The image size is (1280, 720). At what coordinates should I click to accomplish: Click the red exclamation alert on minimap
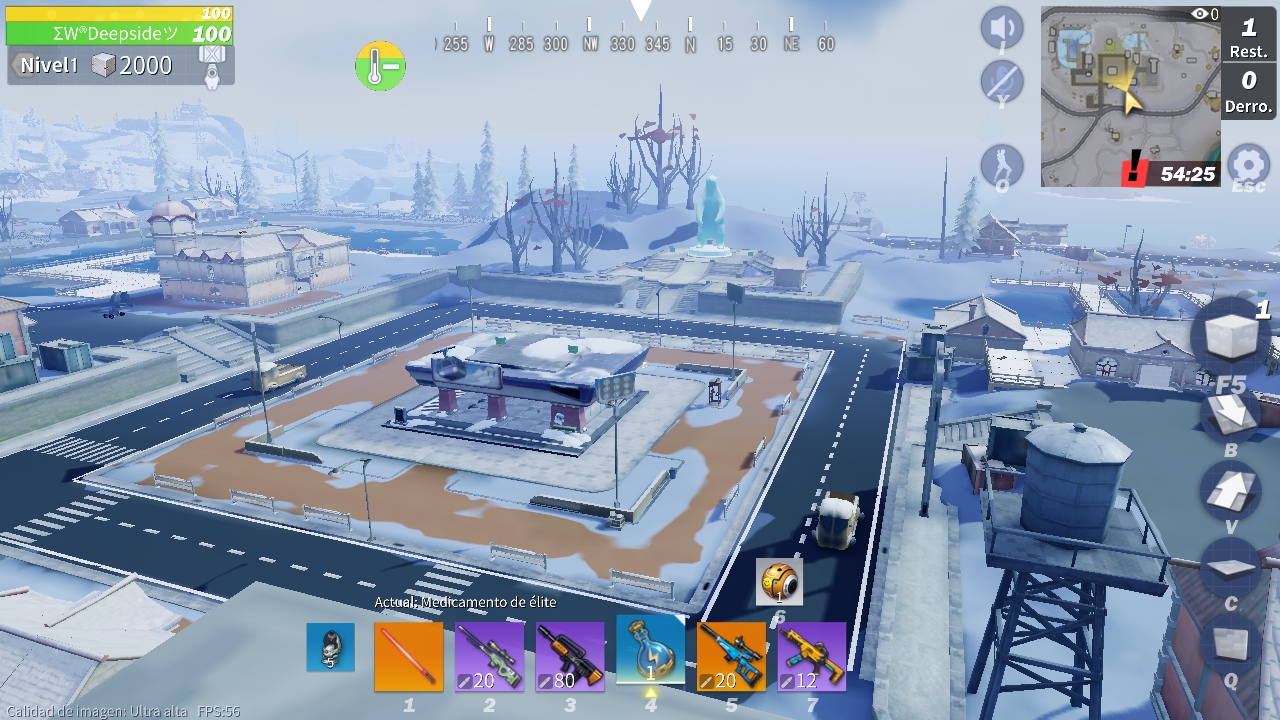pyautogui.click(x=1134, y=170)
